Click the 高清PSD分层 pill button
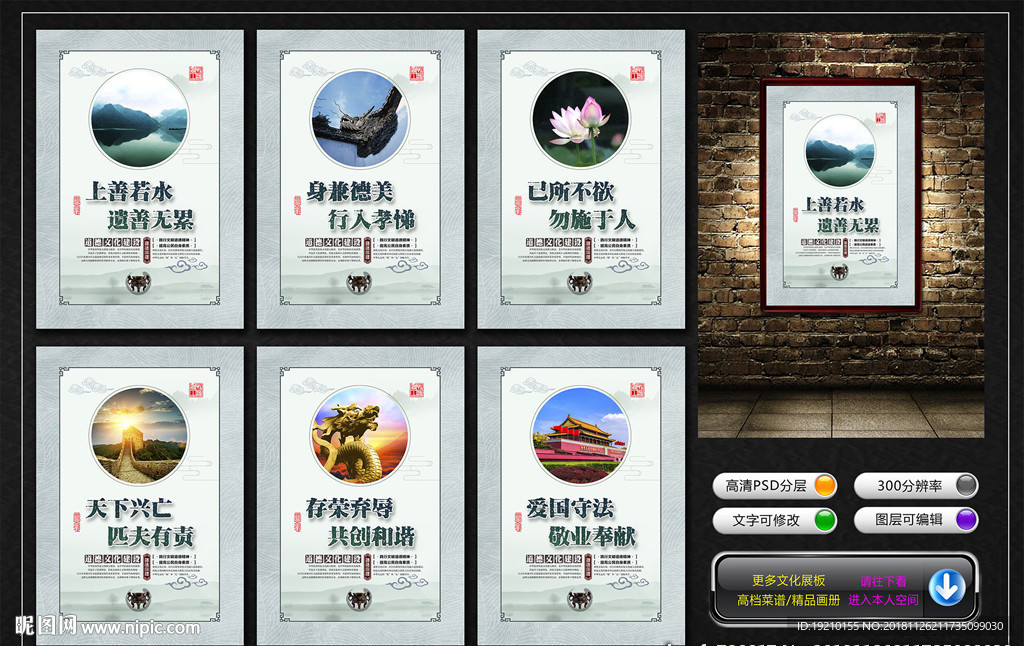The image size is (1024, 646). coord(776,486)
